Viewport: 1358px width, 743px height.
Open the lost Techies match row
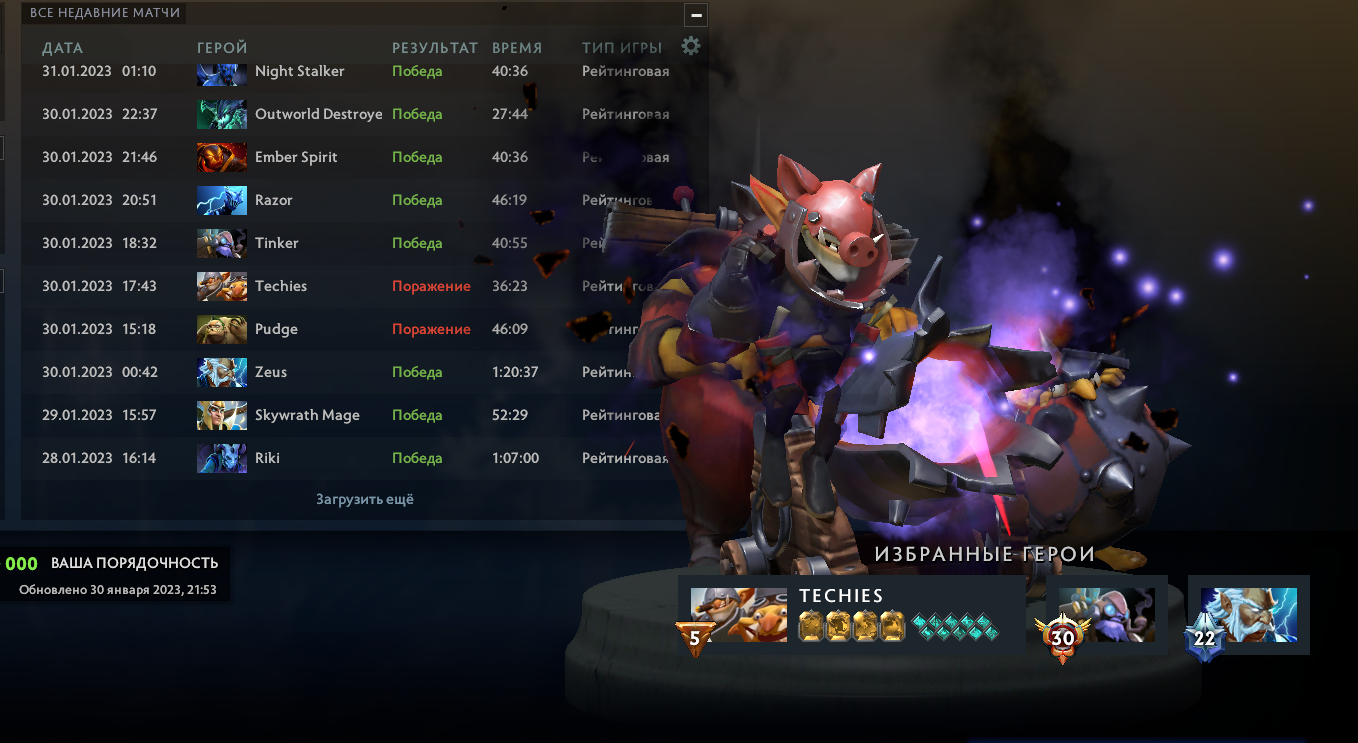281,287
